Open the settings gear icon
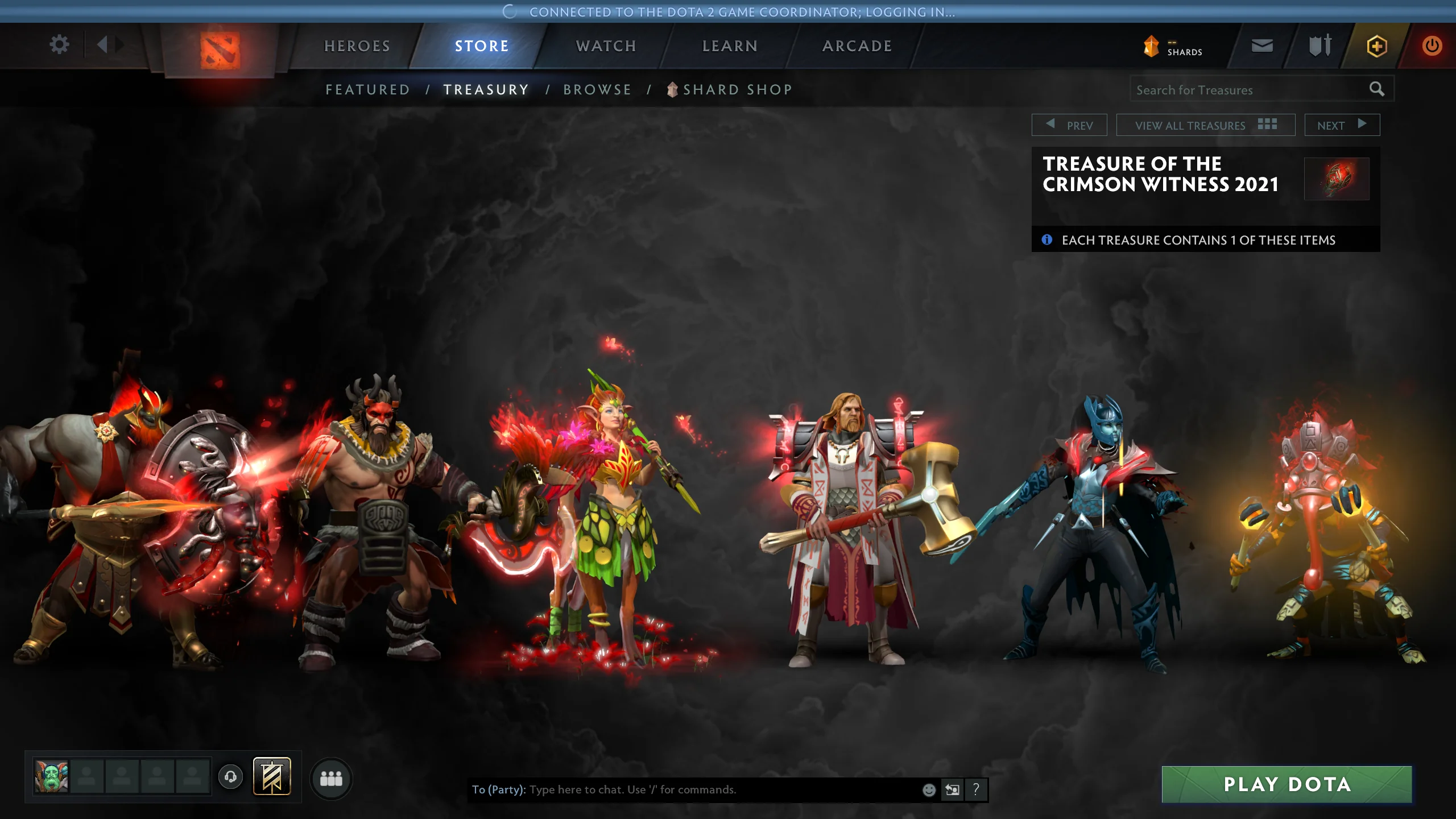The height and width of the screenshot is (819, 1456). click(x=59, y=45)
